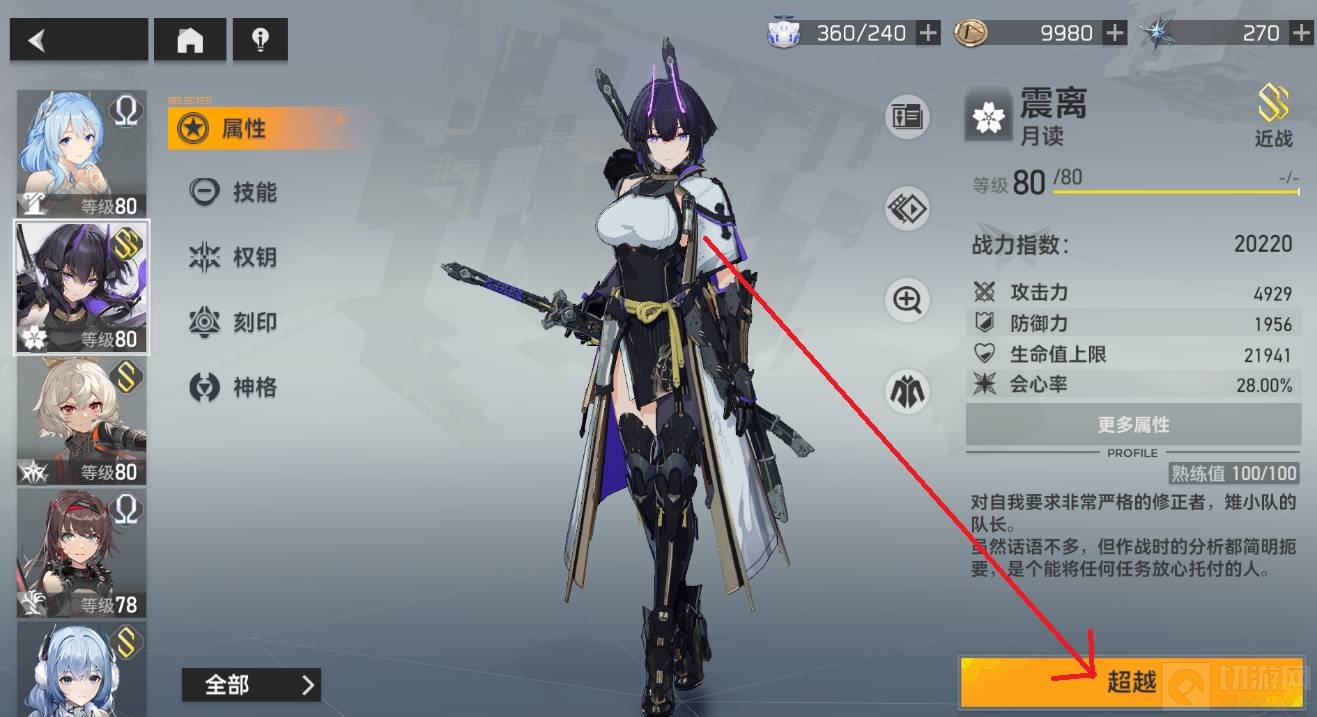
Task: View the character profile card icon
Action: [x=907, y=117]
